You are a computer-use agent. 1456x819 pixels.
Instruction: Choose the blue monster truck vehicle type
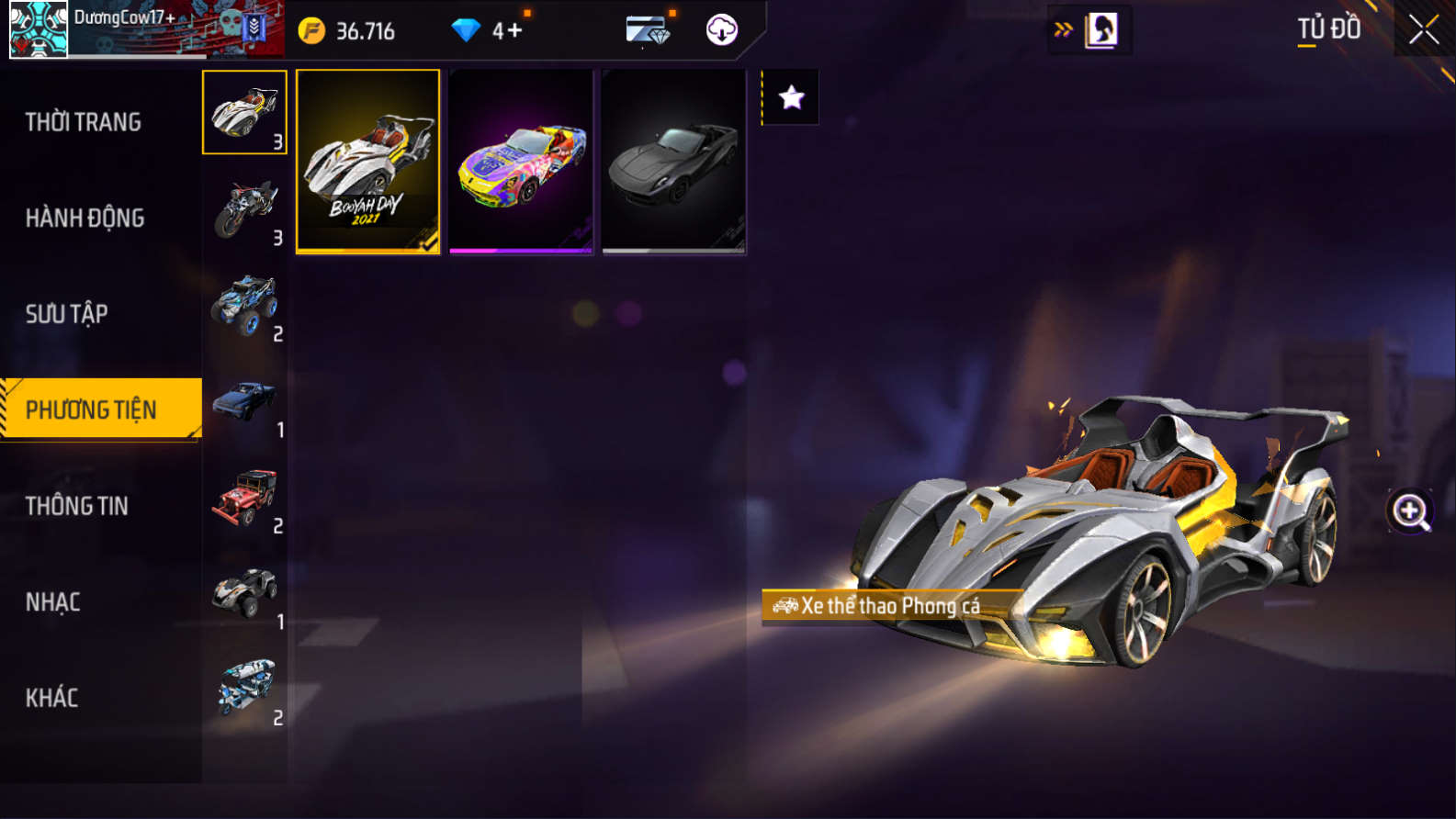click(x=245, y=305)
